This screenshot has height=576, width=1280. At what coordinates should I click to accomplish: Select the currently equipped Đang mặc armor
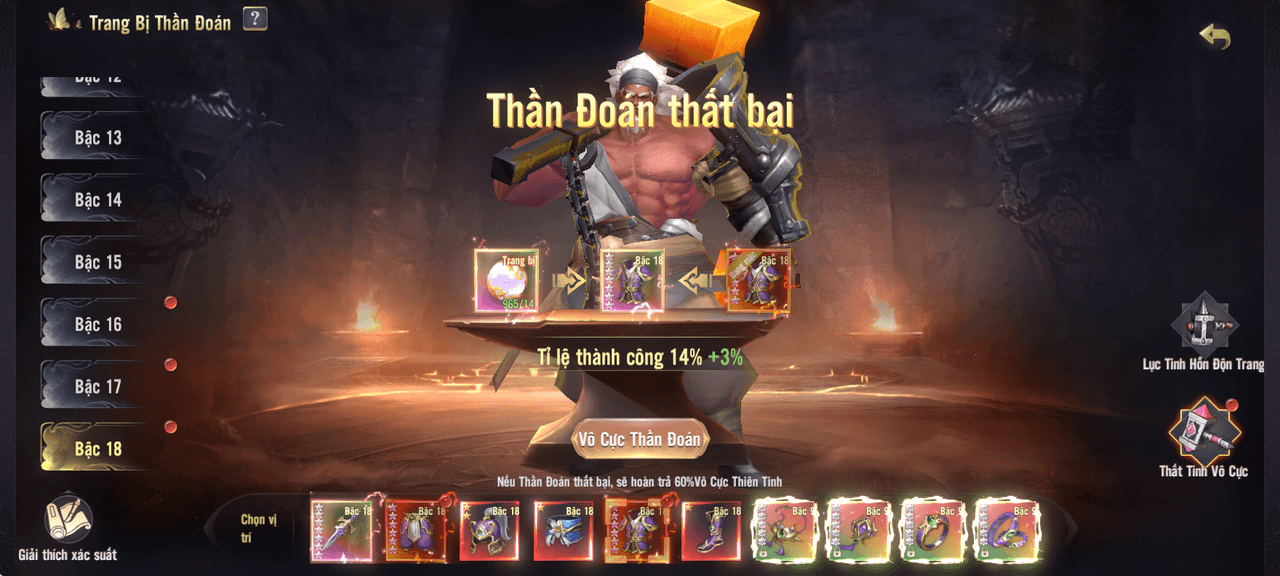pos(758,281)
